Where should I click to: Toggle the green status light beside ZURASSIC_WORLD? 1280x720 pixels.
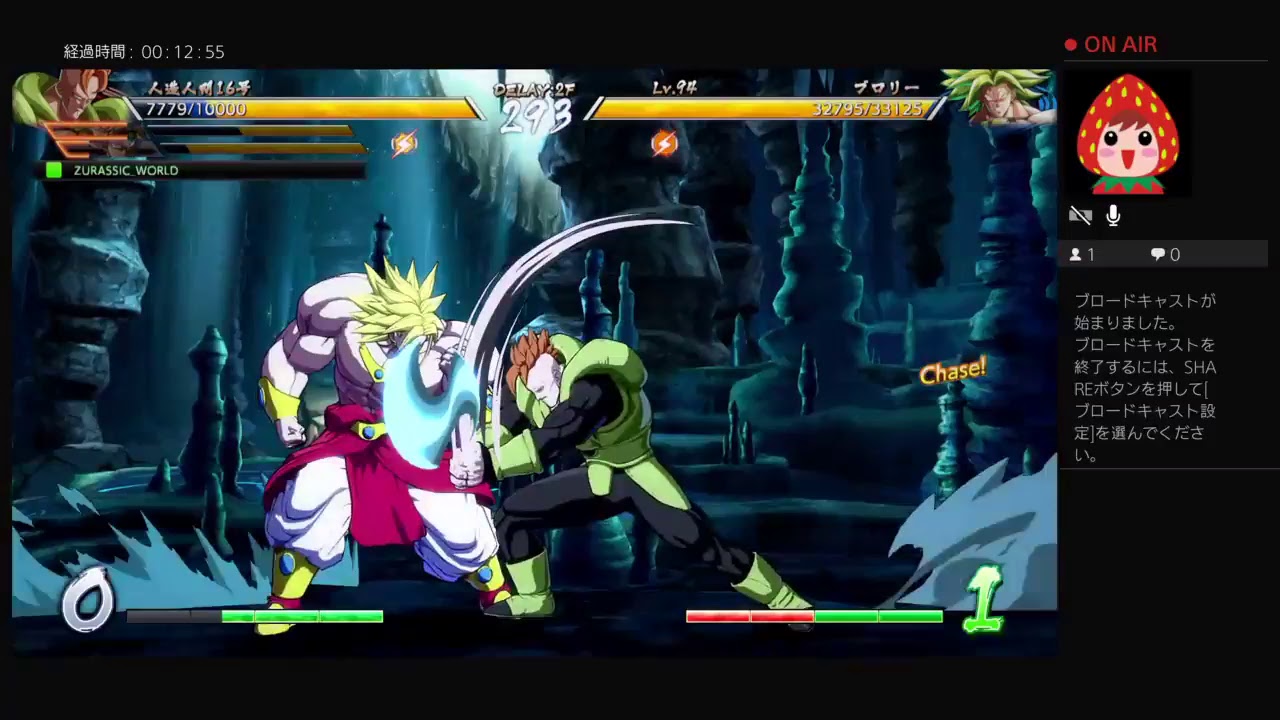54,170
